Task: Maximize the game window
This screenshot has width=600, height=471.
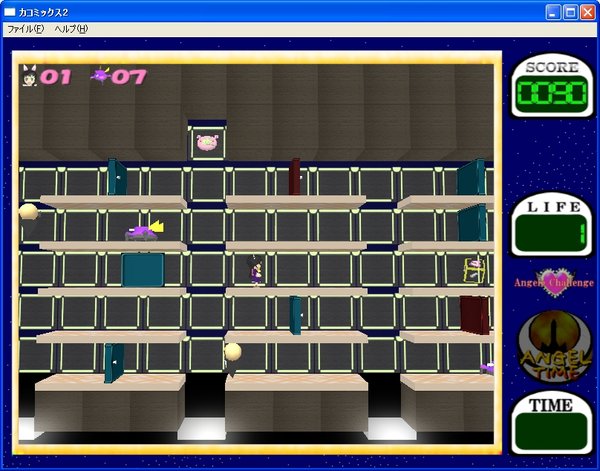Action: (570, 12)
